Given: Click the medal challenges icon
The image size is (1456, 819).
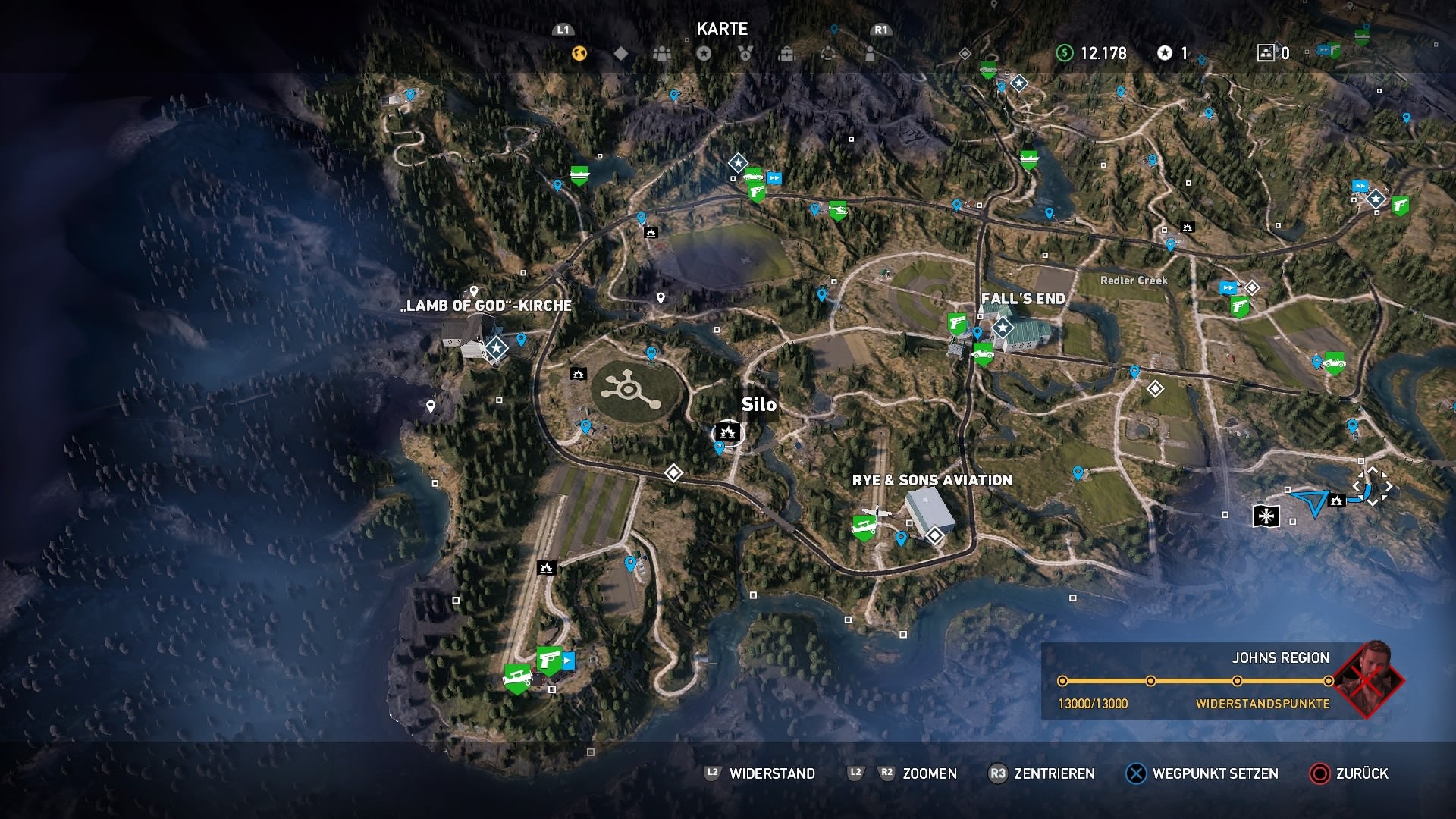Looking at the screenshot, I should tap(745, 55).
